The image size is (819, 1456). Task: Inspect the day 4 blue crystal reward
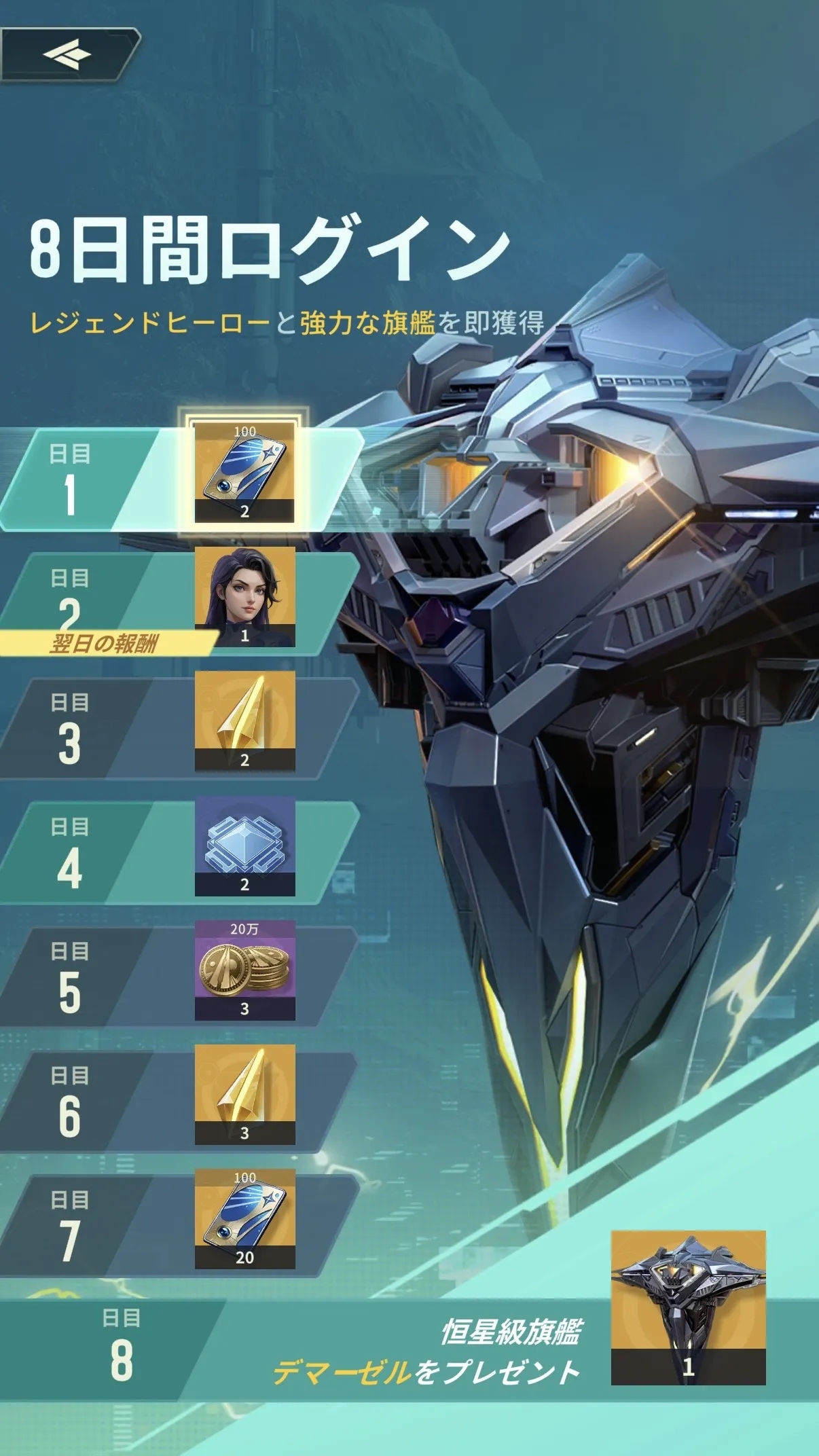pyautogui.click(x=244, y=845)
